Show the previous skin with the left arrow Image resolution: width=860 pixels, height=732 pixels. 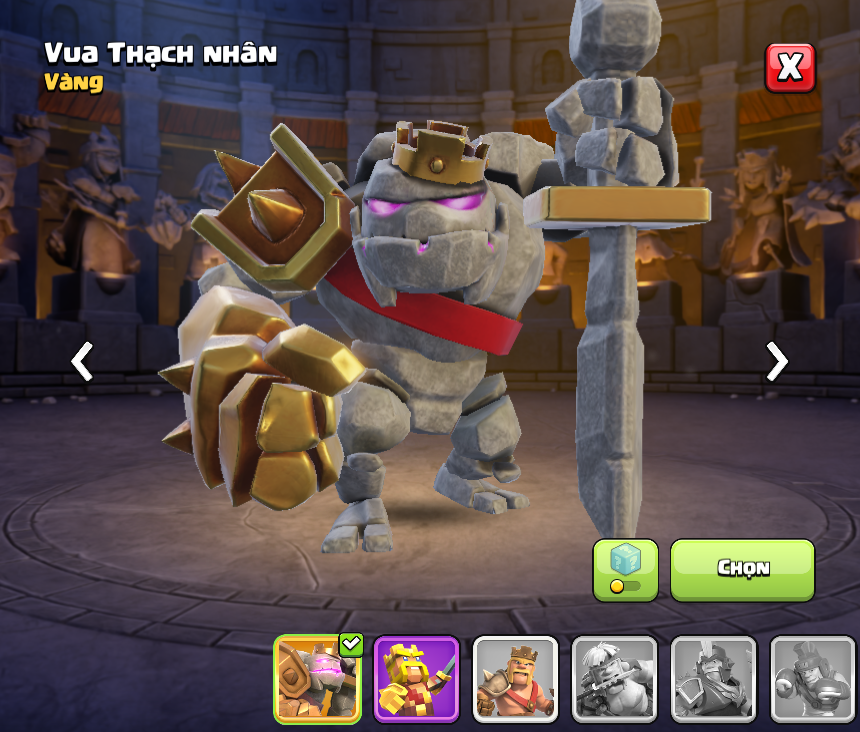pos(82,361)
